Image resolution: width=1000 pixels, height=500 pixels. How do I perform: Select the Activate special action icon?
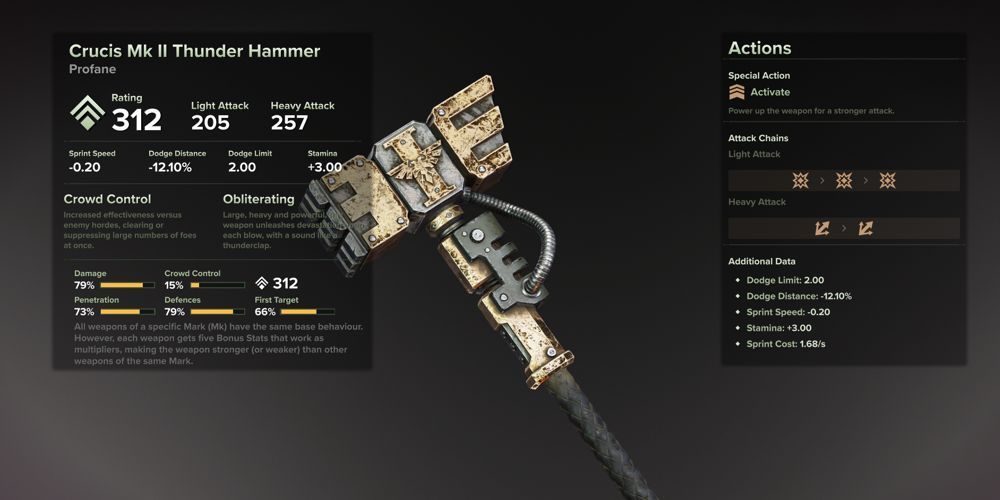(x=738, y=93)
